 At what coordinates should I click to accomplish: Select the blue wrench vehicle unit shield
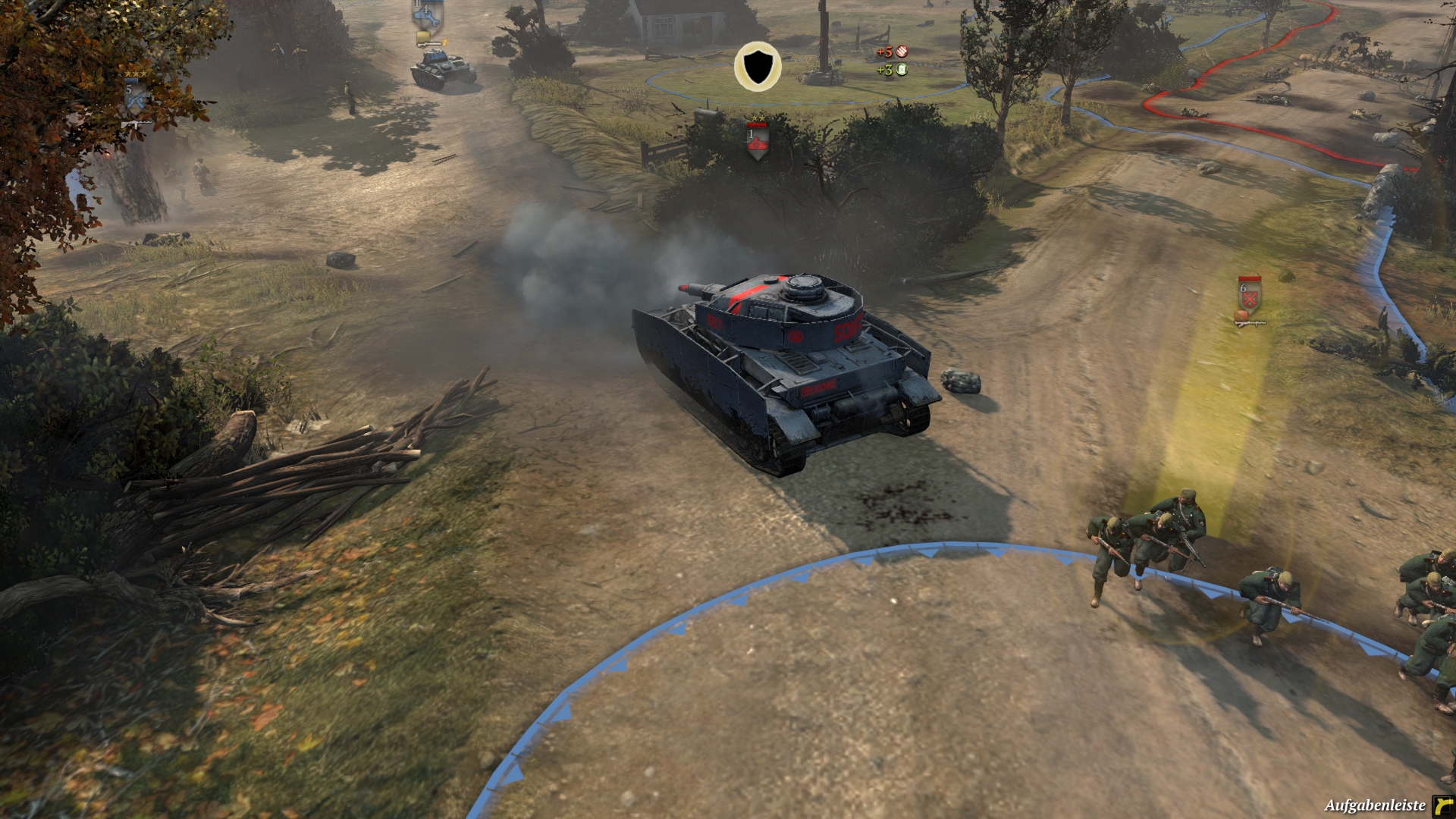click(x=425, y=17)
